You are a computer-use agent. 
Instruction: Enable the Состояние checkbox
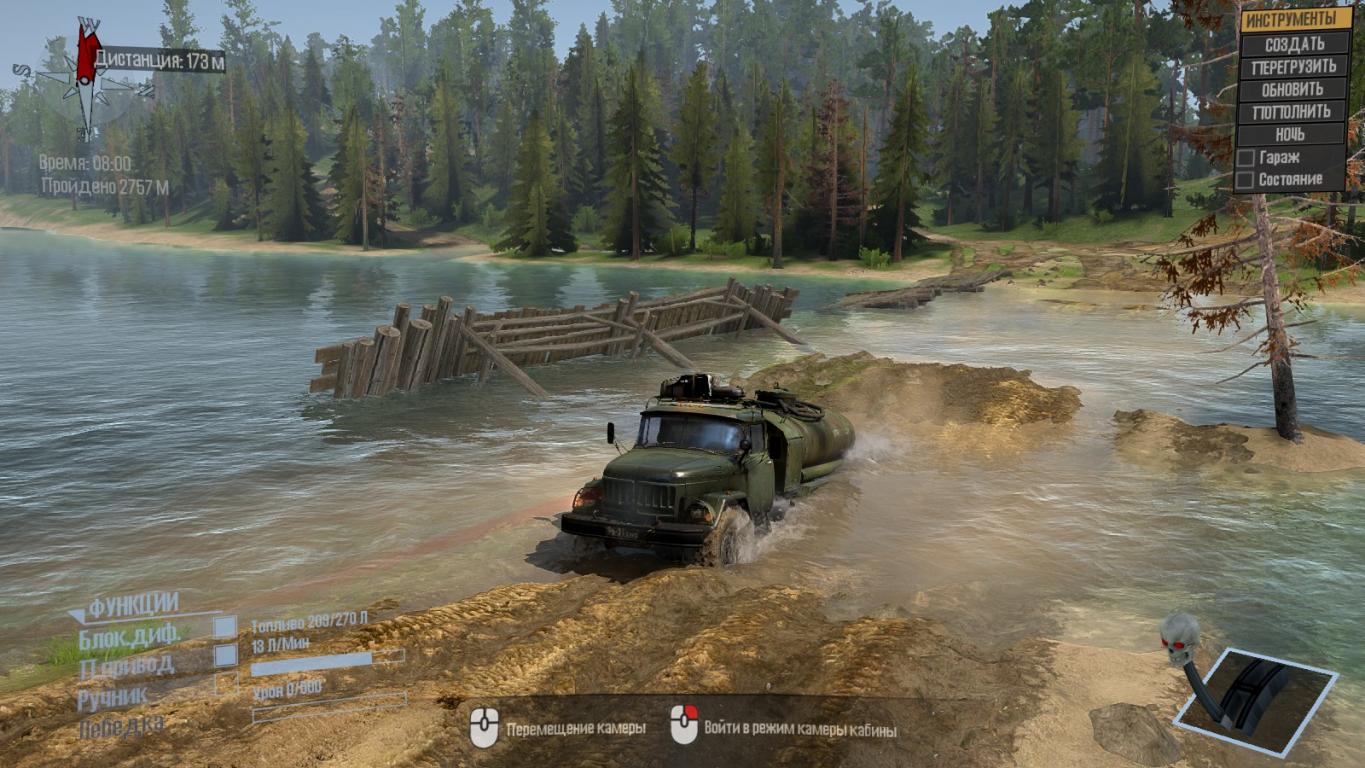tap(1246, 180)
